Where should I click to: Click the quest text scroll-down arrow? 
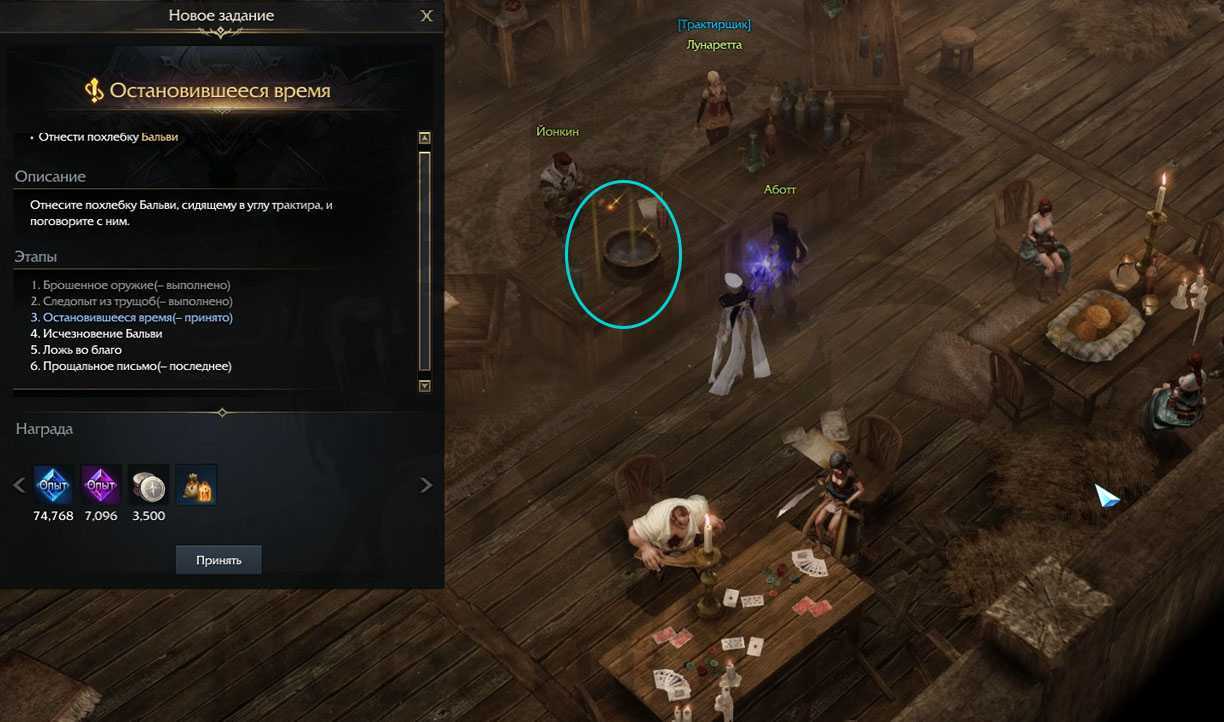tap(425, 385)
